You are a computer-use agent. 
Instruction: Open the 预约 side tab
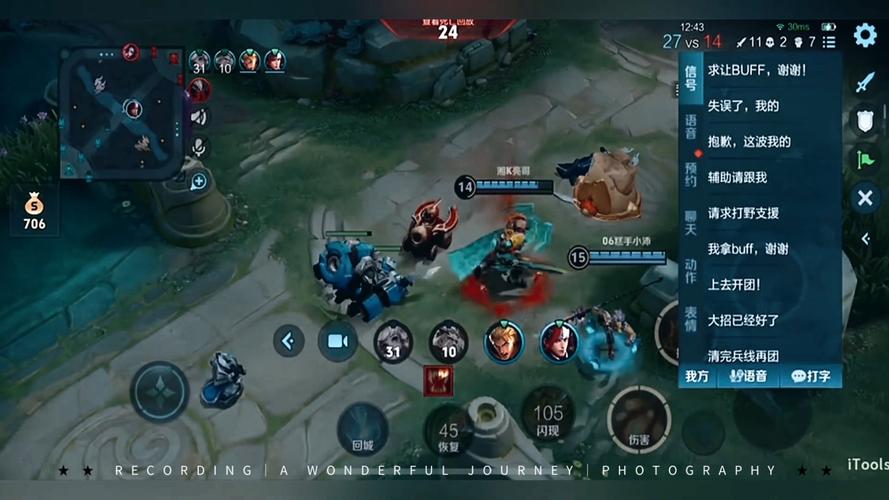click(690, 174)
